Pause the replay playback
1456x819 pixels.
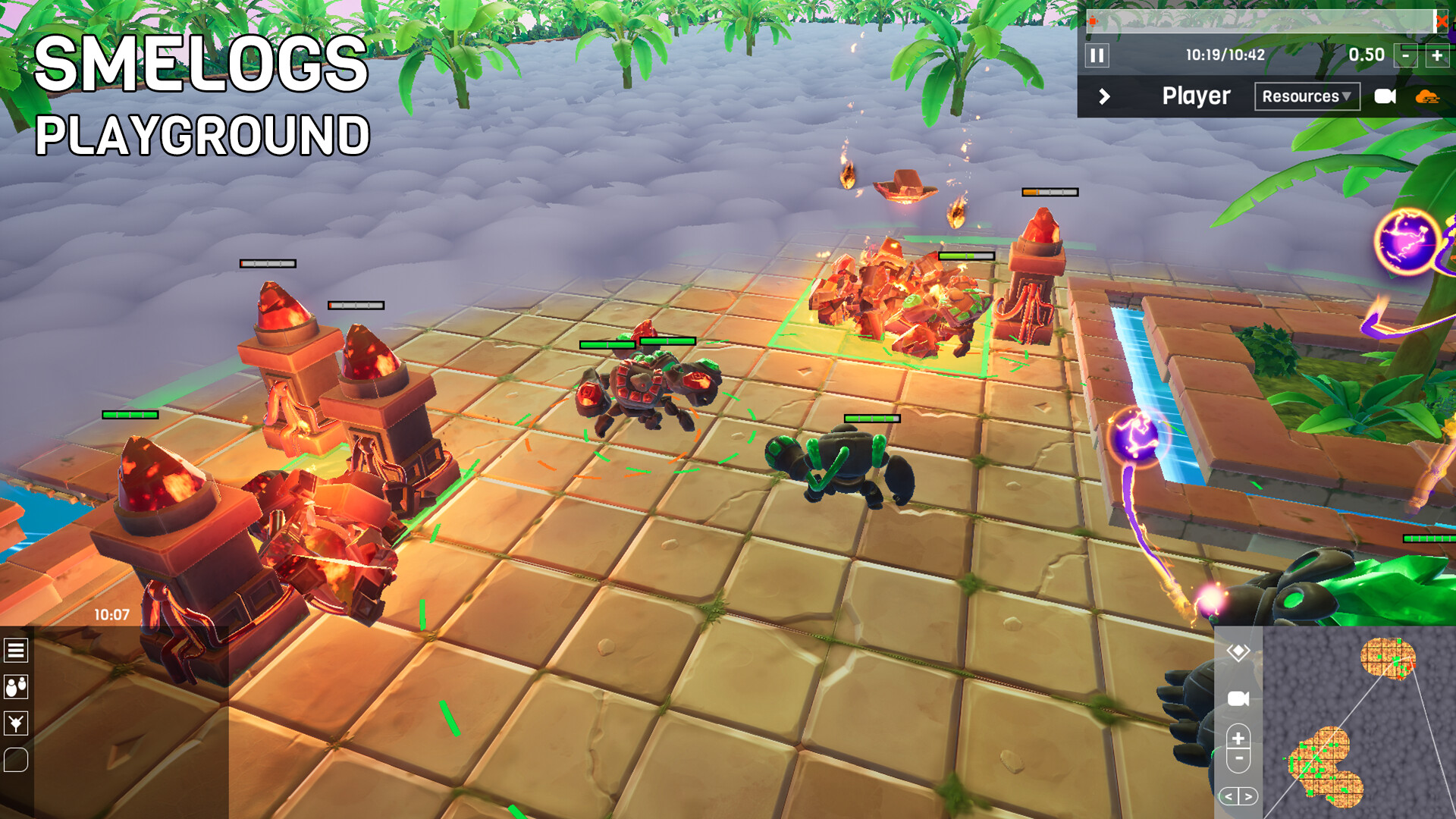(1097, 54)
